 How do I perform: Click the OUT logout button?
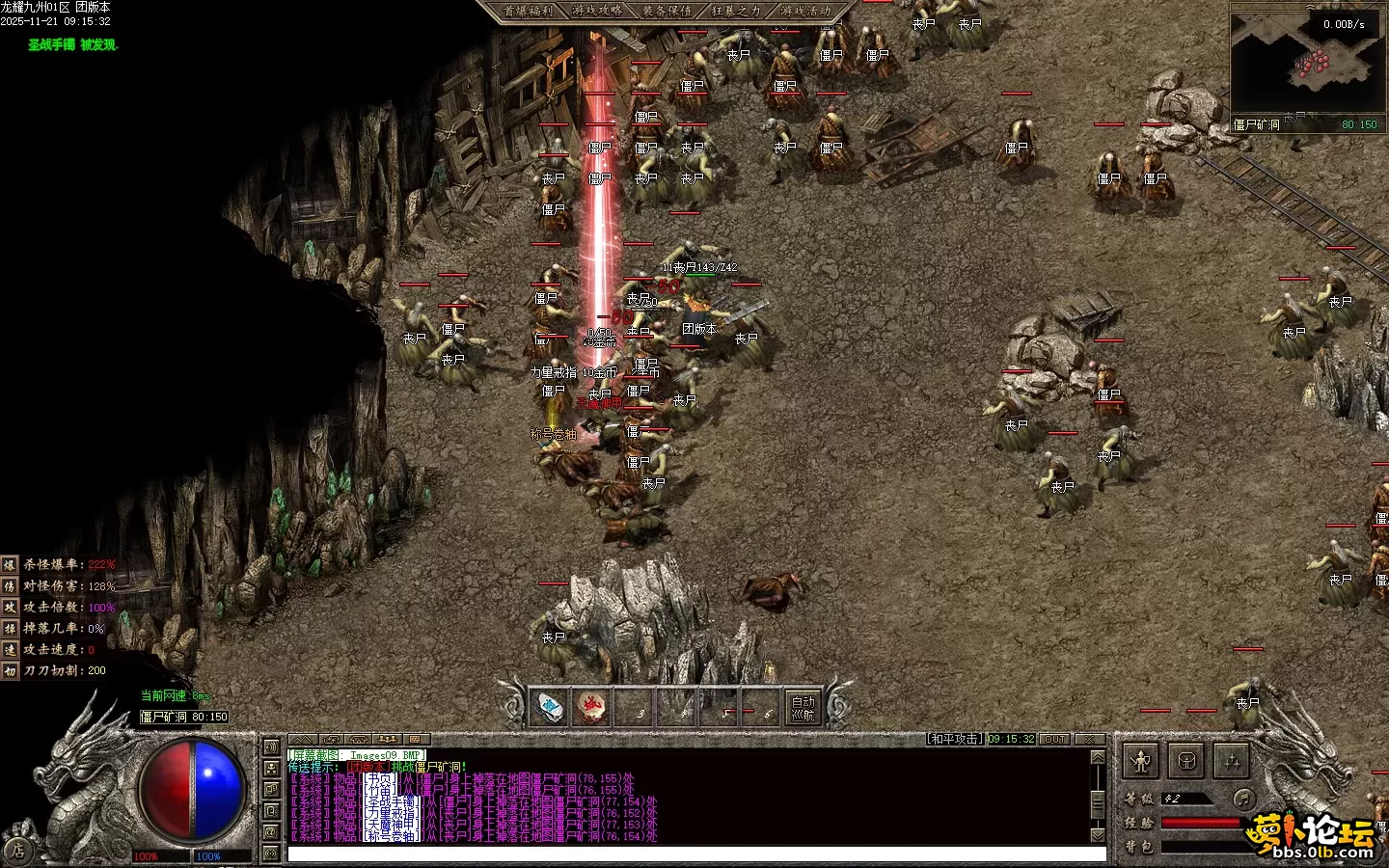click(x=1055, y=740)
